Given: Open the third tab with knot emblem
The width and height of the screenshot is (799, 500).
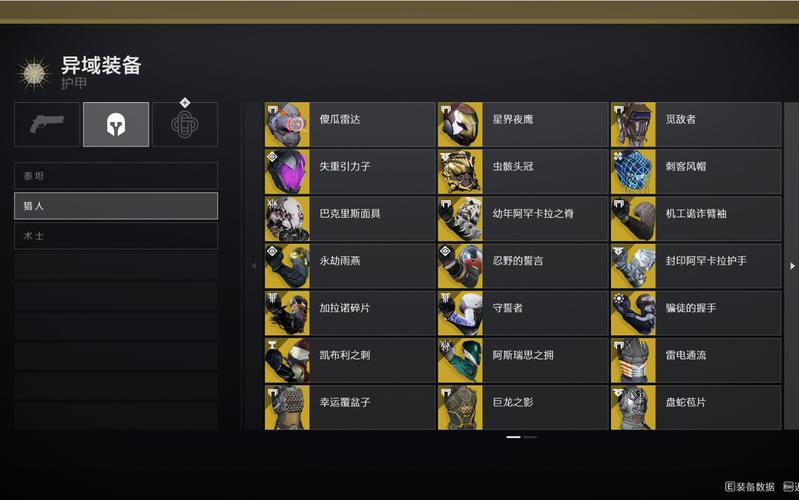Looking at the screenshot, I should [185, 125].
